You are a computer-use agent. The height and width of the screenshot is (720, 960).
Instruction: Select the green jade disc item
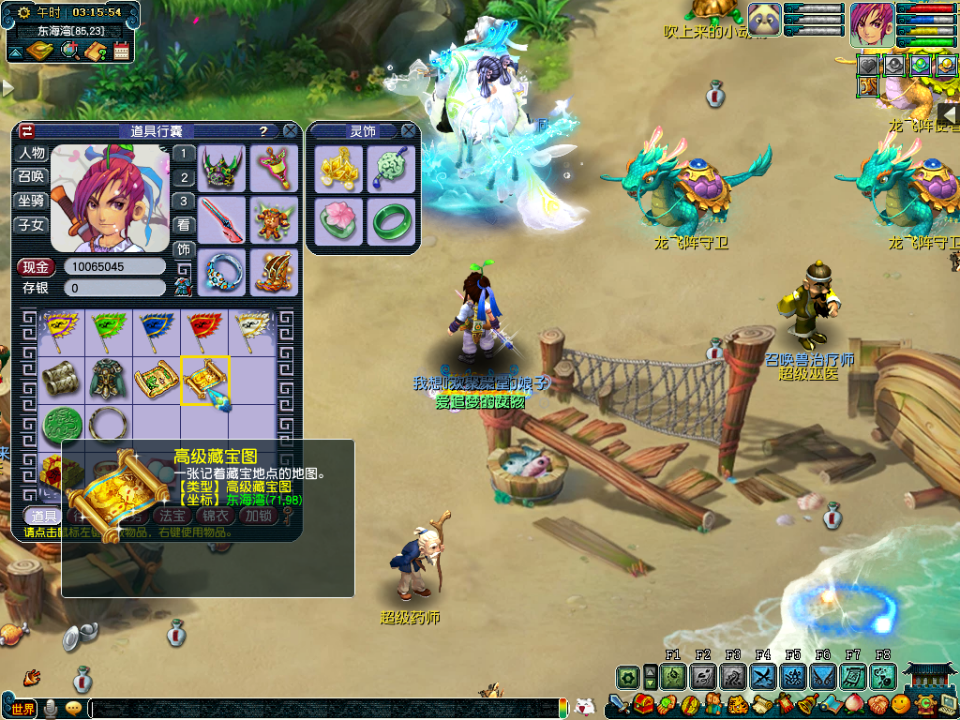pos(61,425)
